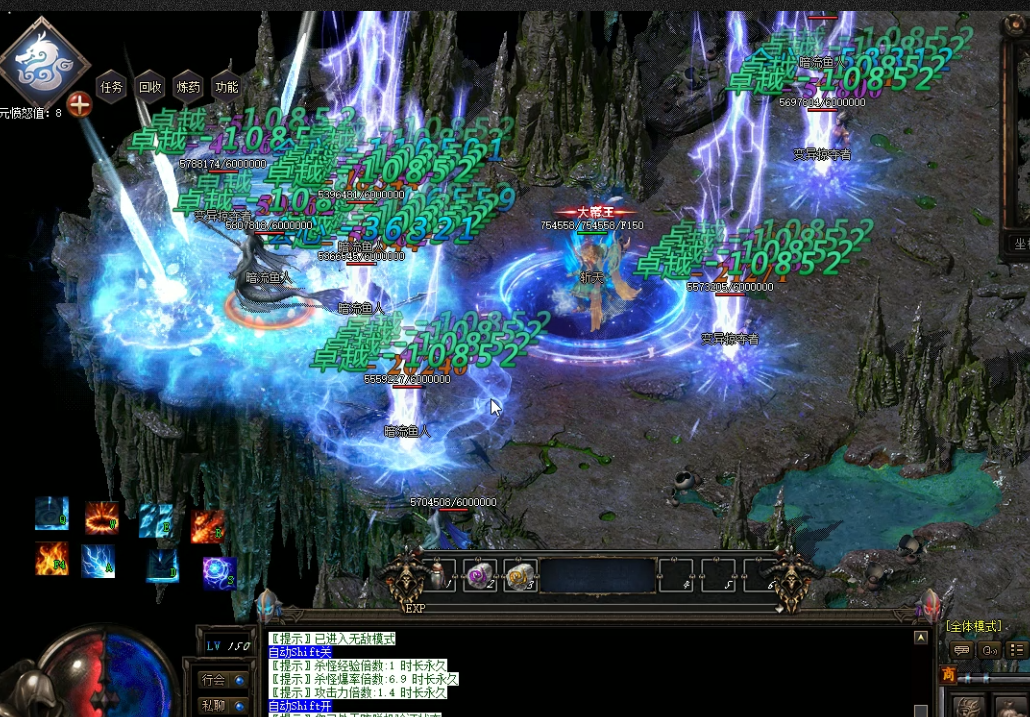
Task: Use the purple scroll in hotbar slot 2
Action: coord(480,576)
